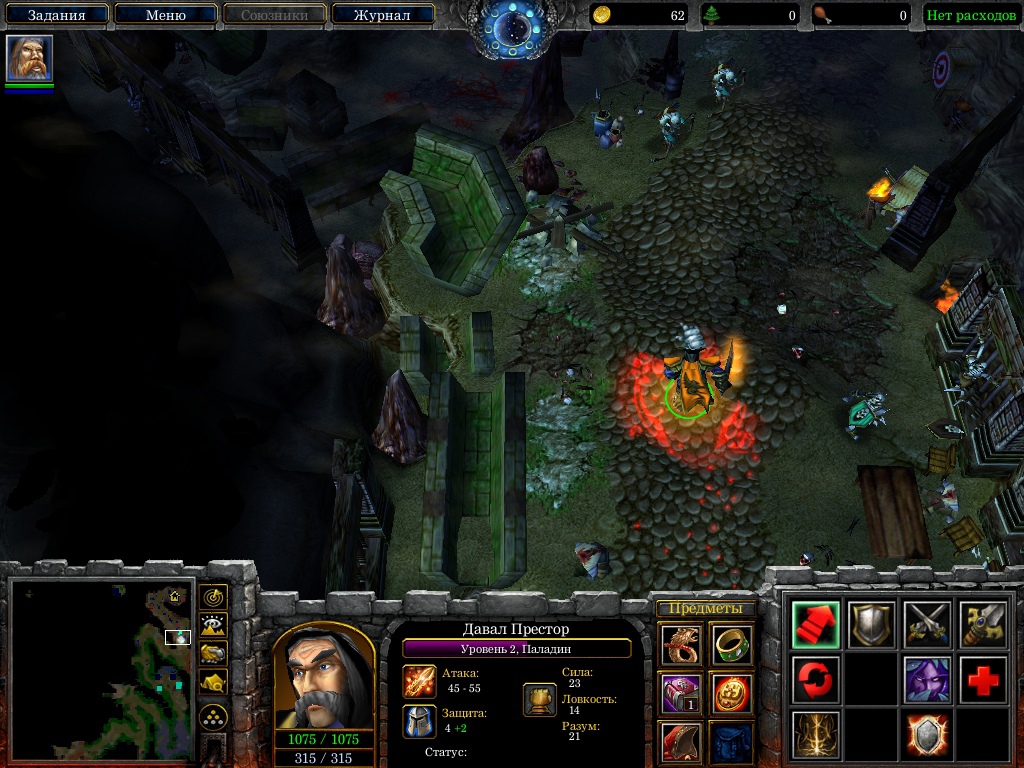Open the Задания quests menu
Screen dimensions: 1024x768
point(55,15)
